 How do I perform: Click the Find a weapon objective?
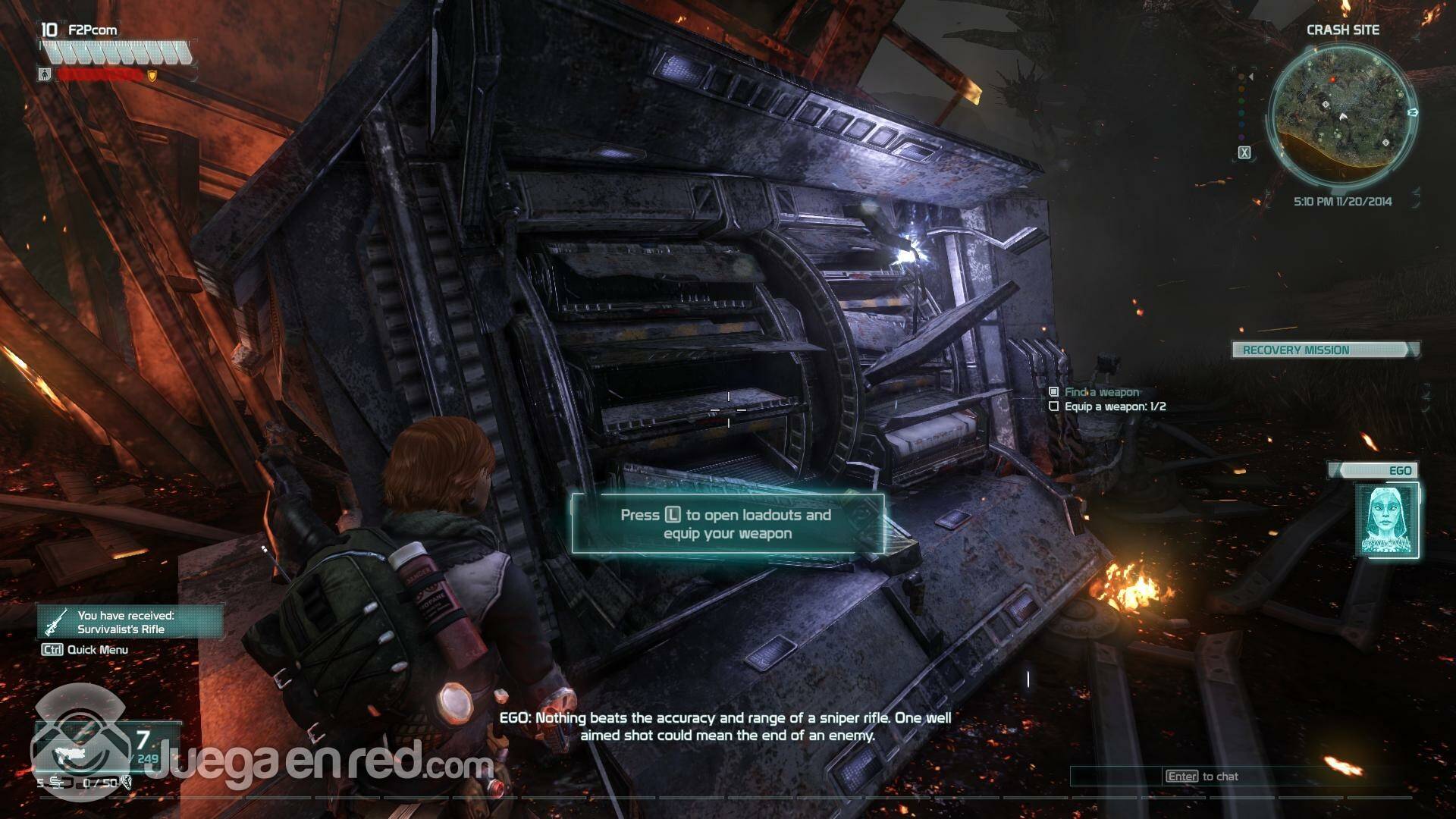click(1101, 392)
